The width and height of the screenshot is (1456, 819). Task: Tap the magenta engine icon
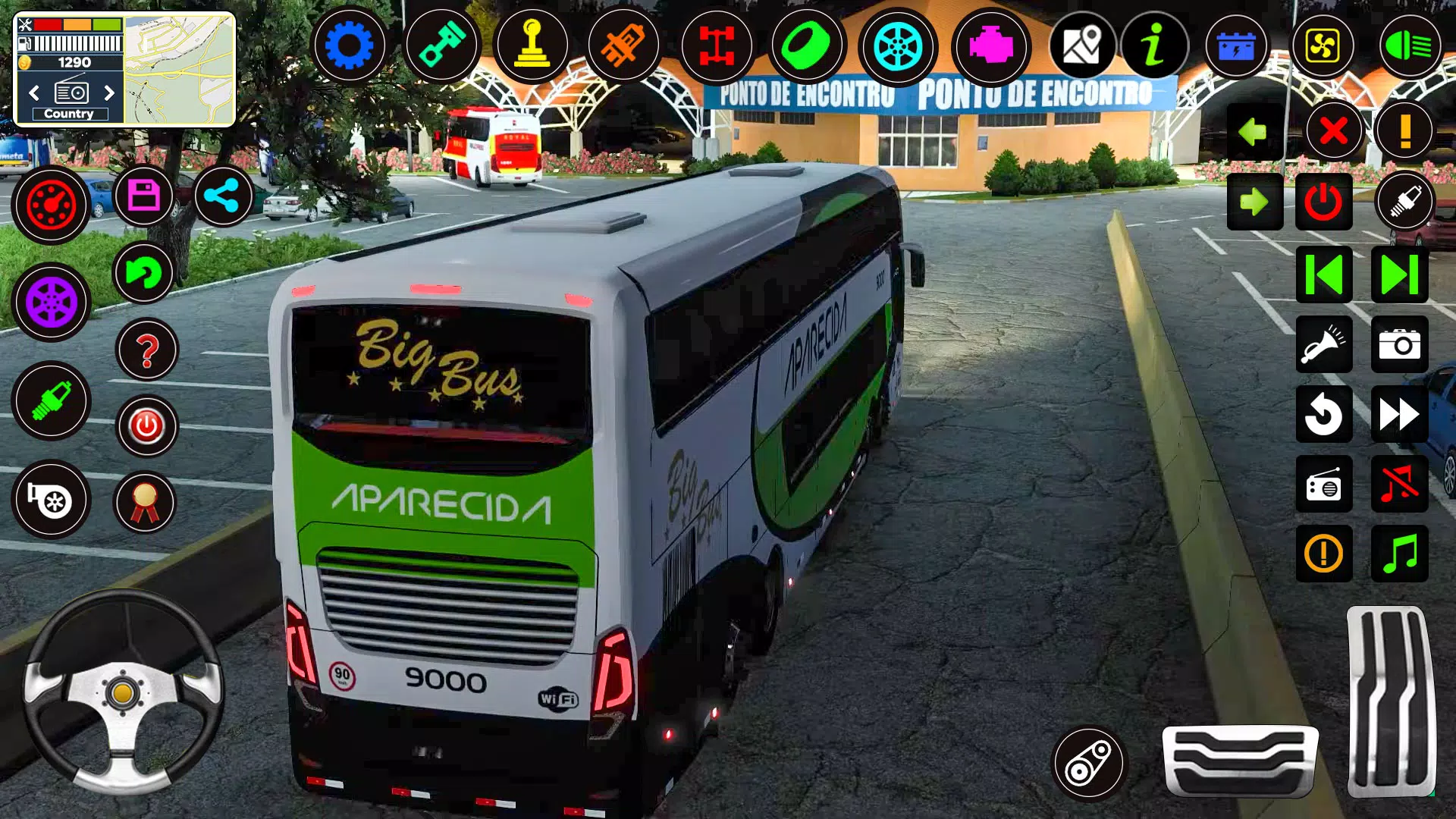[990, 46]
